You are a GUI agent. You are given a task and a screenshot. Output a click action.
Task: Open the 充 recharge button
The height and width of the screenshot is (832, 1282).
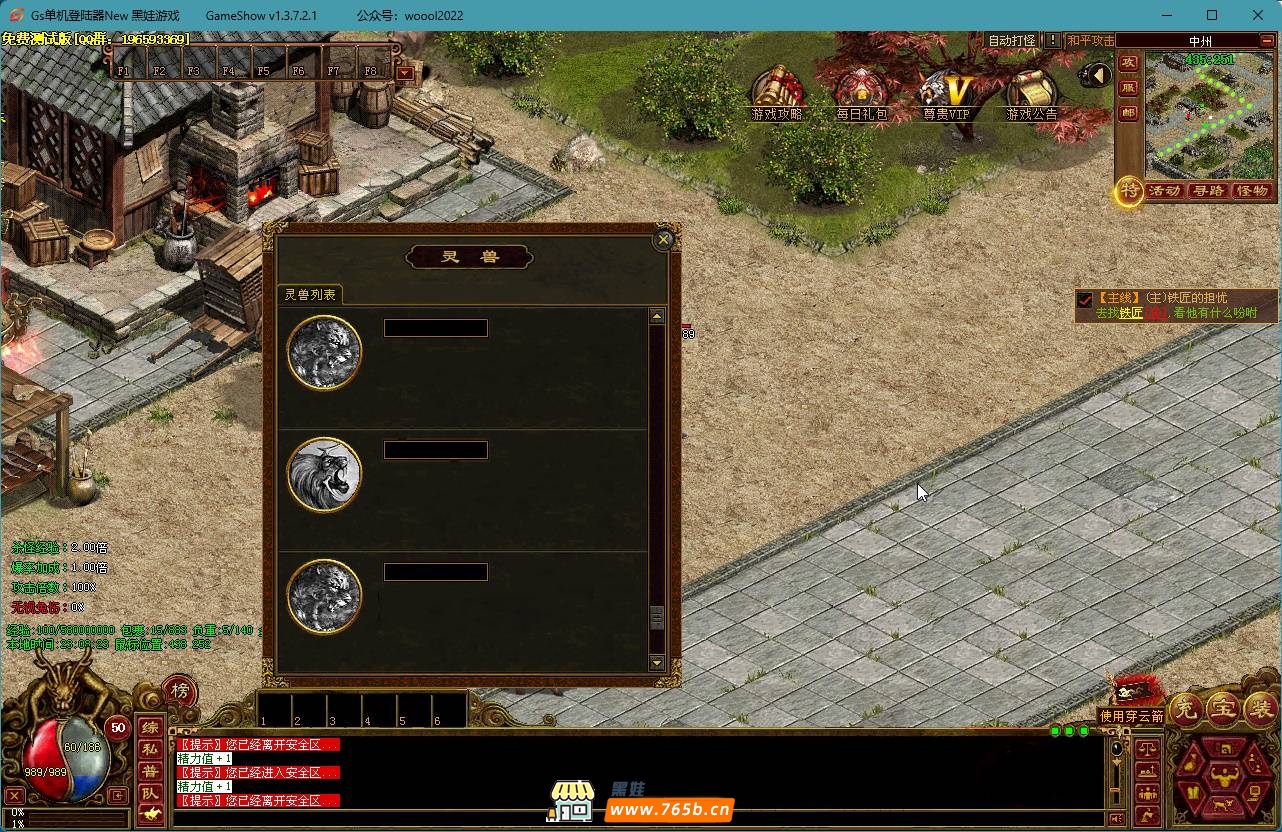pyautogui.click(x=1185, y=709)
